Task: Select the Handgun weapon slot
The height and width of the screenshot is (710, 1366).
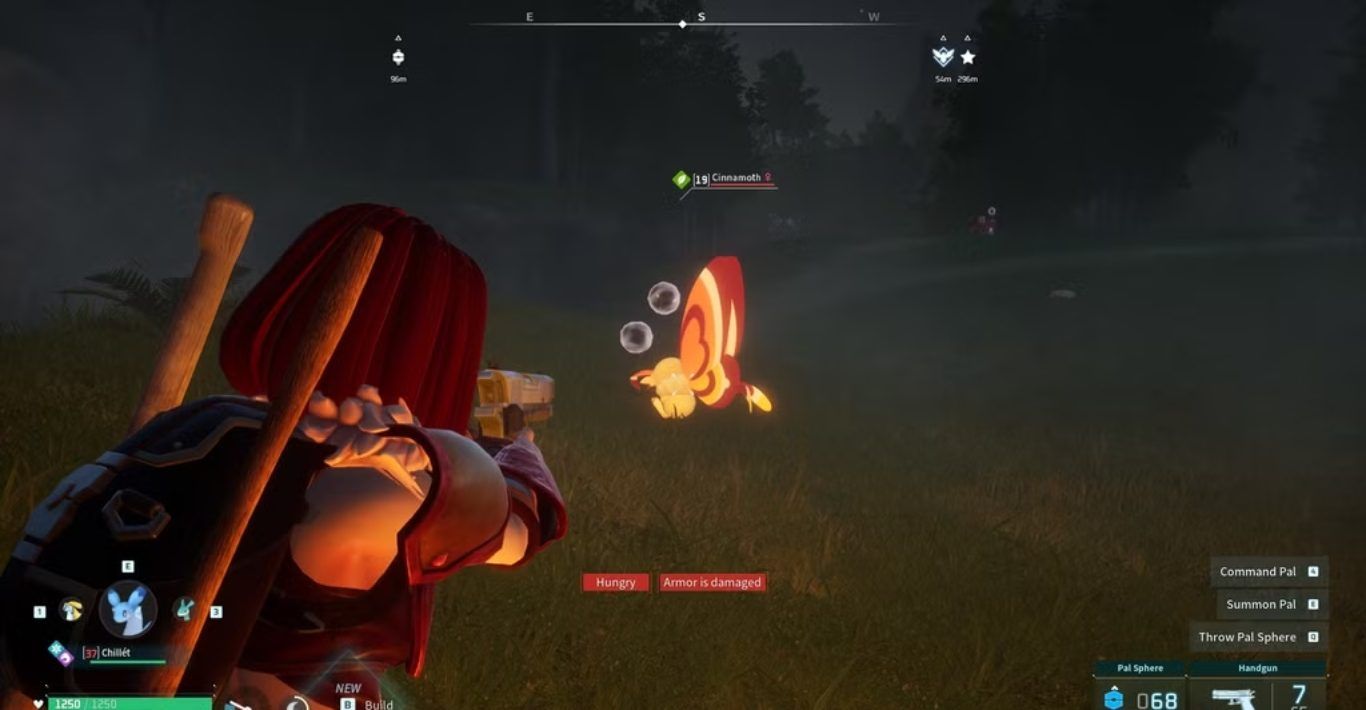Action: pyautogui.click(x=1258, y=688)
